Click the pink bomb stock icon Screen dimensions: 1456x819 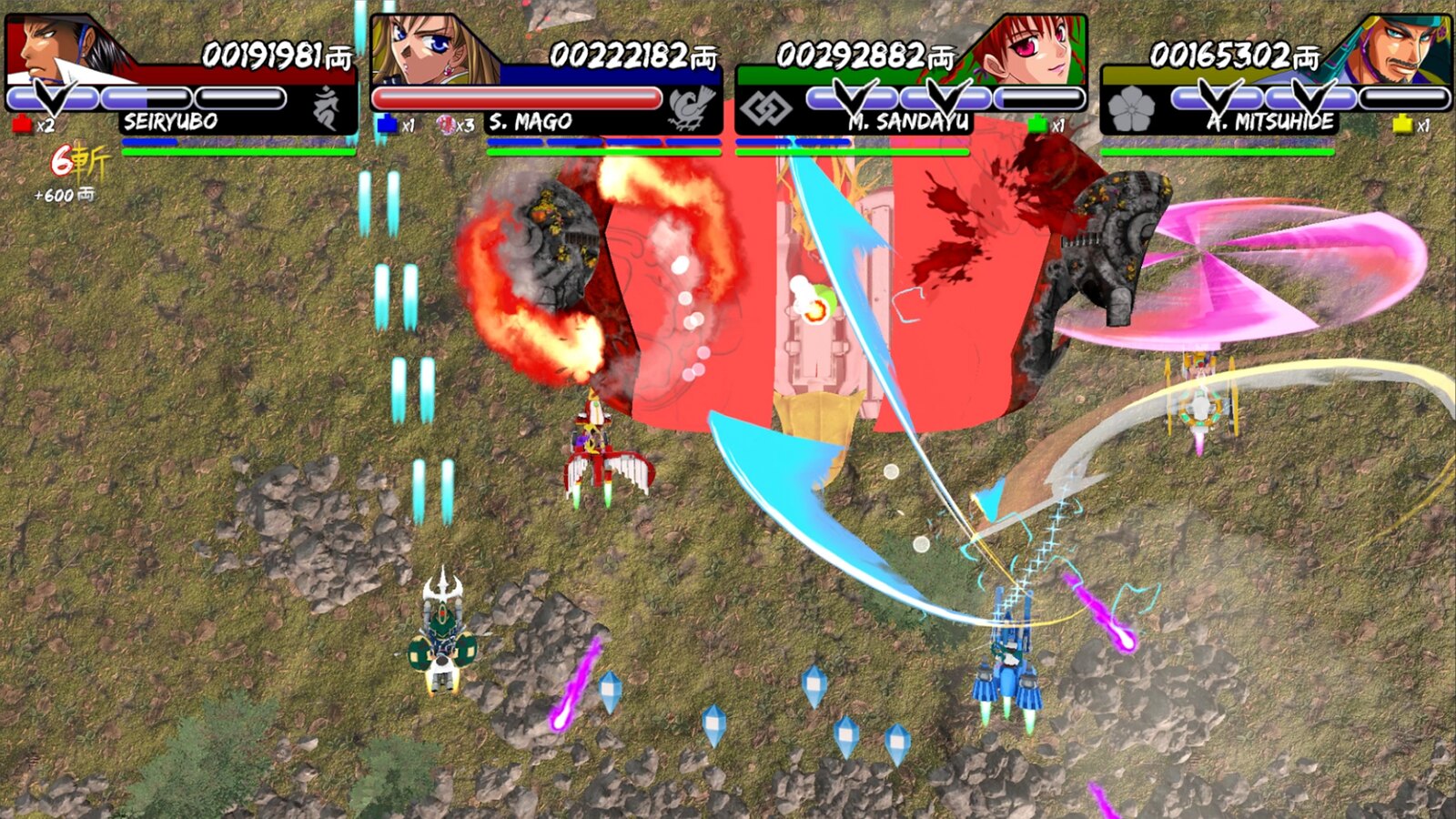pos(447,126)
